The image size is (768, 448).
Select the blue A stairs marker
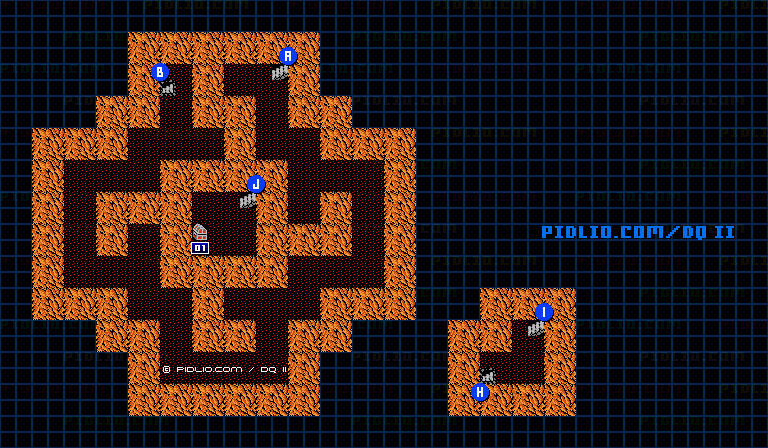(x=288, y=56)
